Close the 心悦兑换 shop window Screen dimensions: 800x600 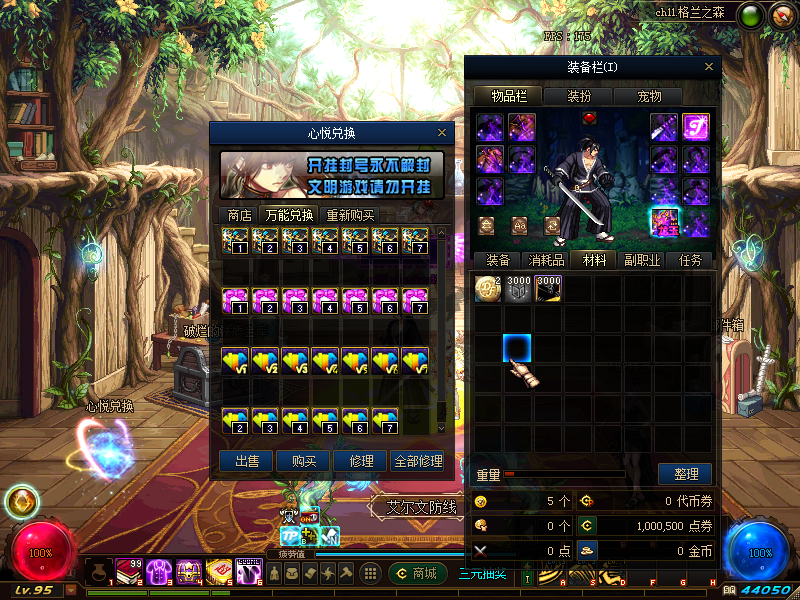(442, 132)
